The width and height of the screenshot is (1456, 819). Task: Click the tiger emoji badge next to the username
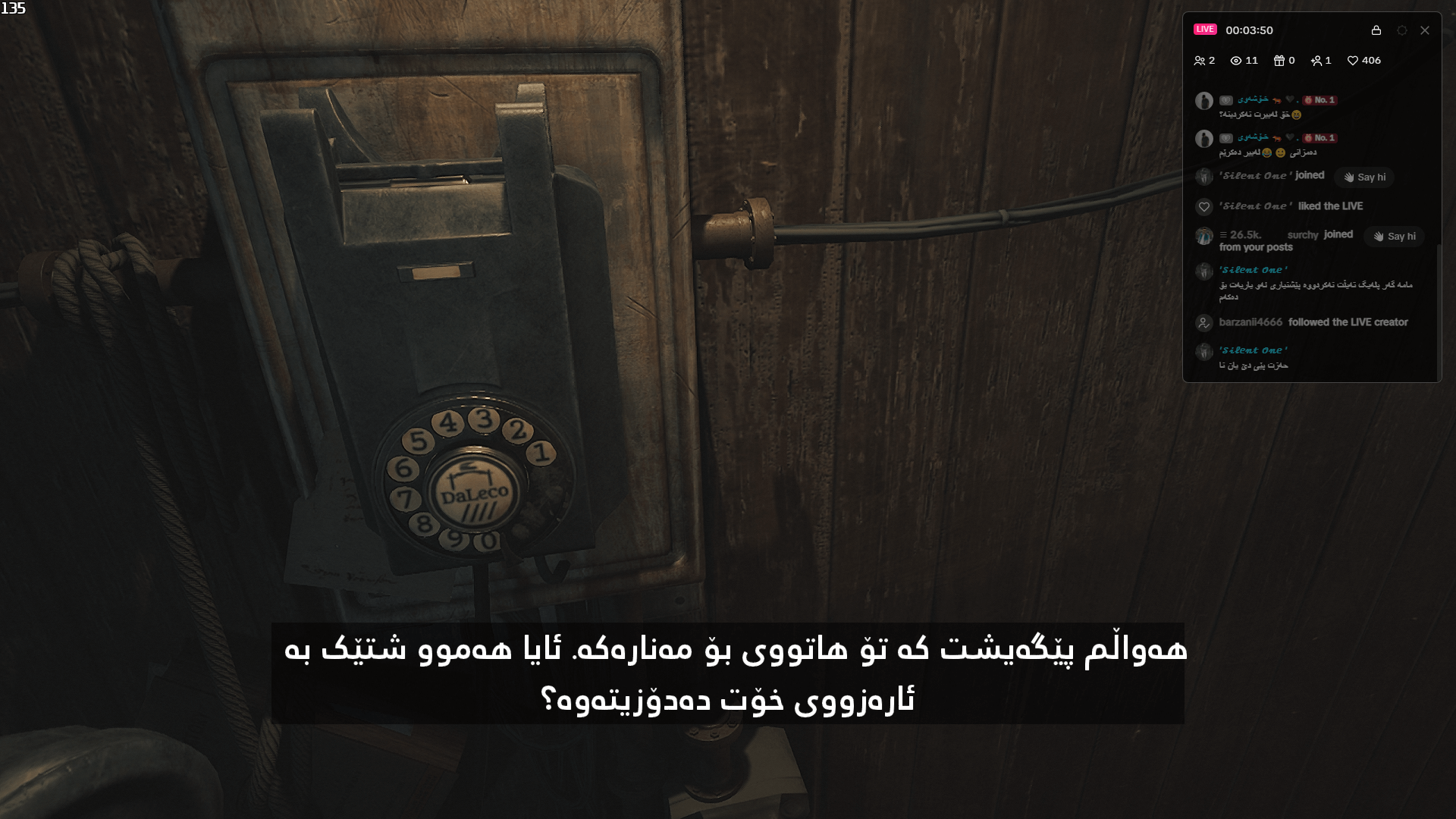tap(1276, 102)
